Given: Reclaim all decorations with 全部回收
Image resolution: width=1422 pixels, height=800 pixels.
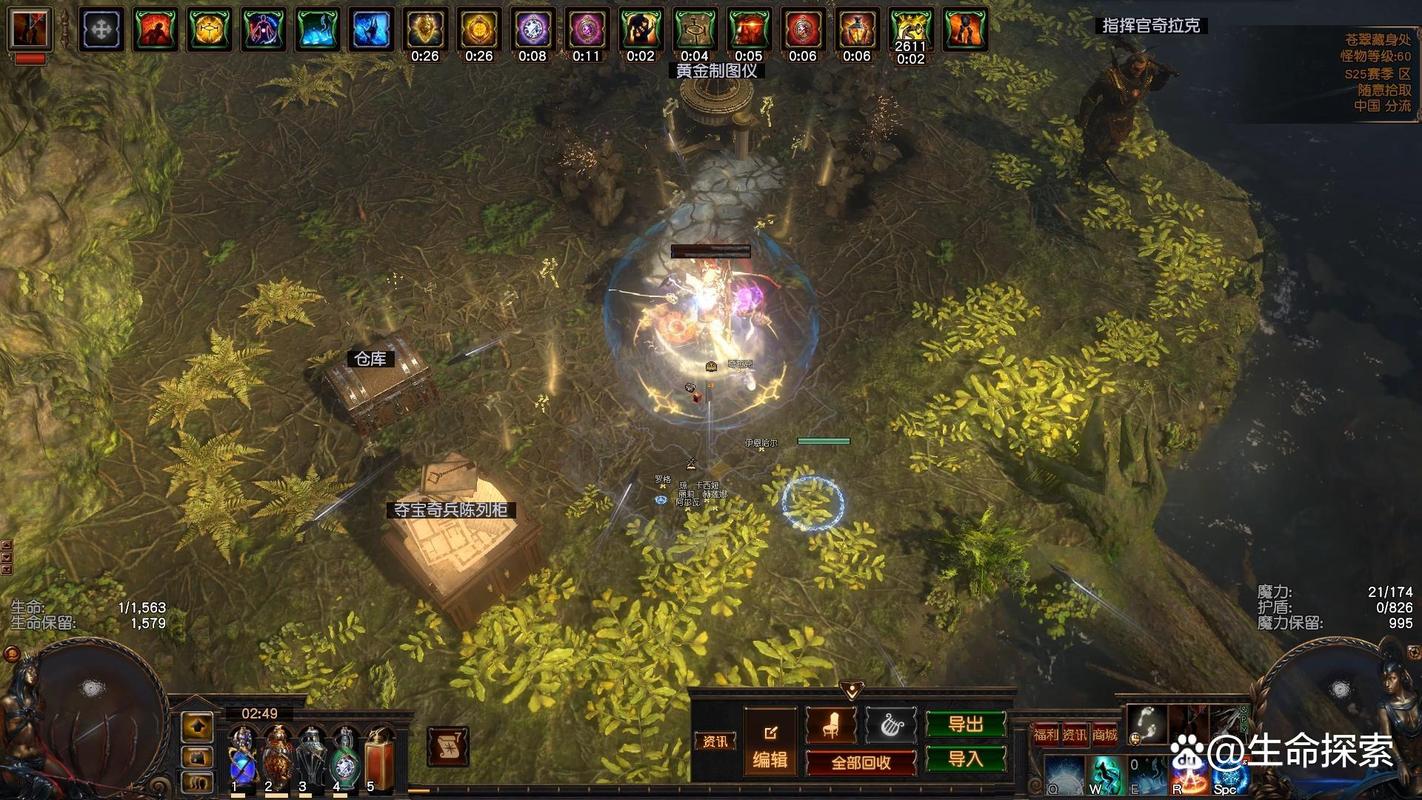Looking at the screenshot, I should coord(861,762).
